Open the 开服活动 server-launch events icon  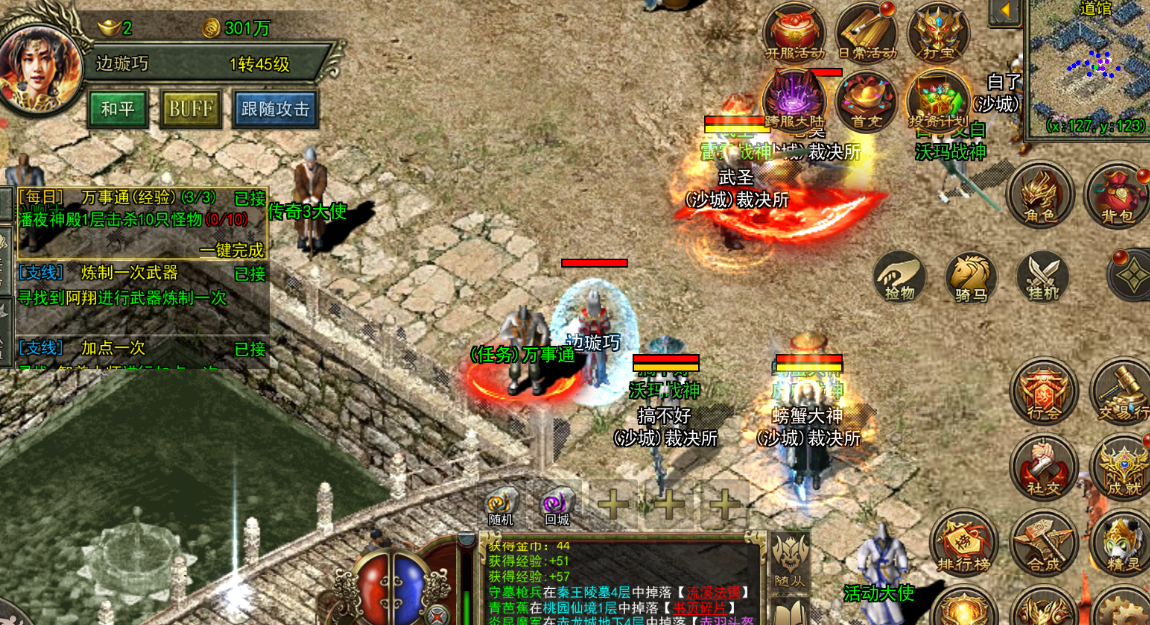tap(794, 32)
